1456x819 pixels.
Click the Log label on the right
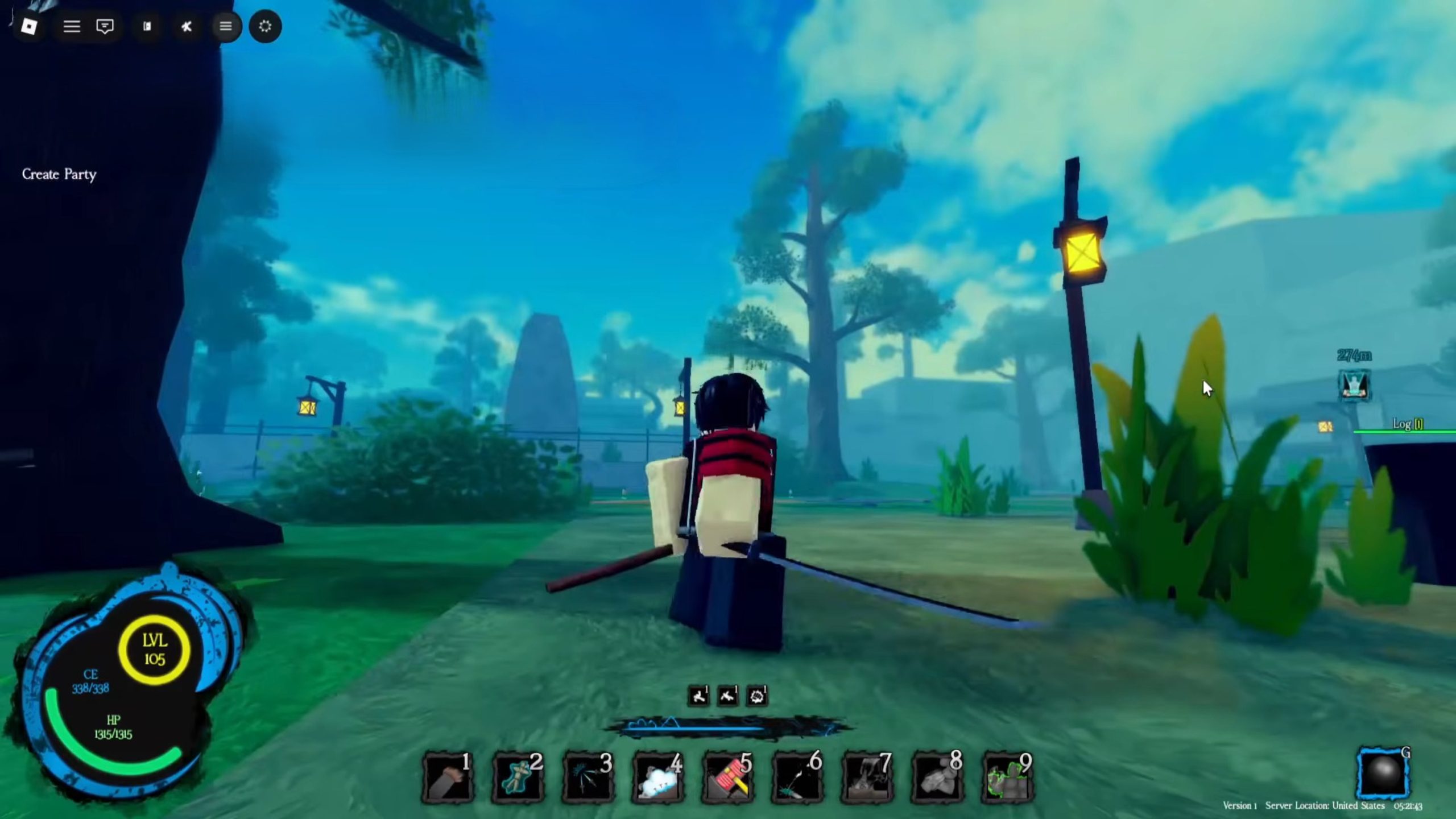point(1407,424)
